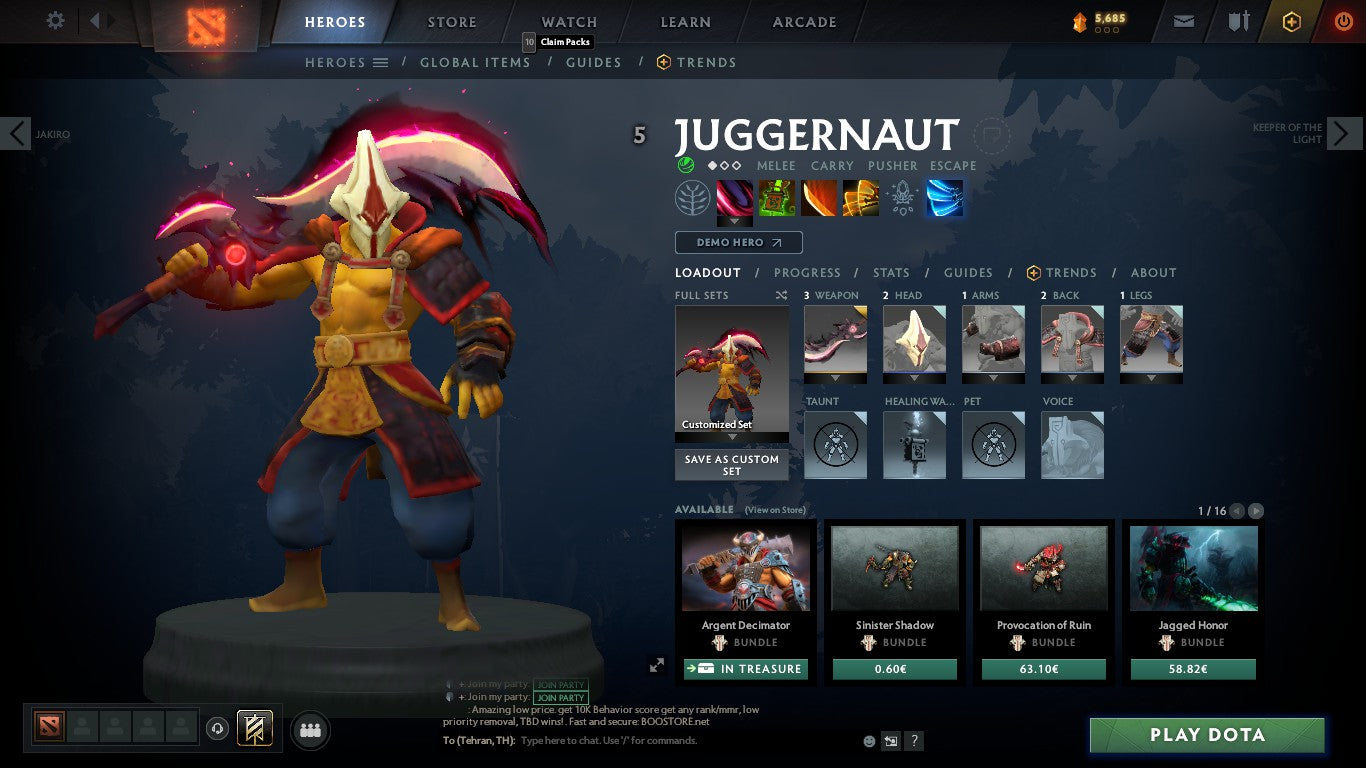Open the messages envelope icon
Screen dimensions: 1366x768
click(1183, 20)
